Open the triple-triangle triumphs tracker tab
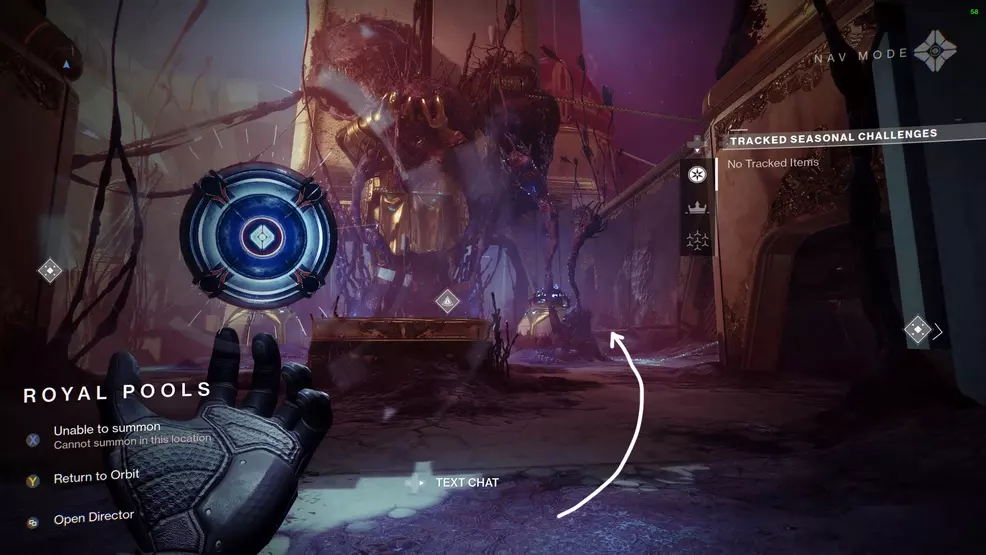The height and width of the screenshot is (555, 986). 697,240
